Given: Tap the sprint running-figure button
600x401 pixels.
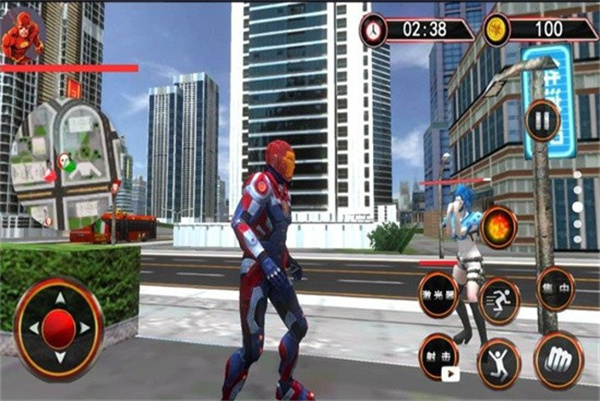Looking at the screenshot, I should point(498,299).
